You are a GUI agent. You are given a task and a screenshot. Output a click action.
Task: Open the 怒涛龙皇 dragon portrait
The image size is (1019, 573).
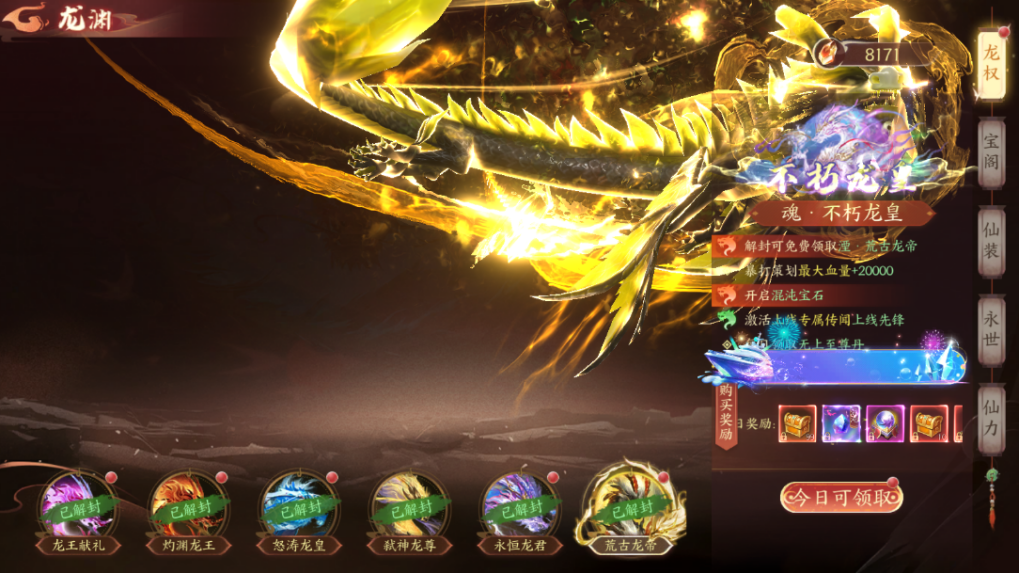(299, 506)
